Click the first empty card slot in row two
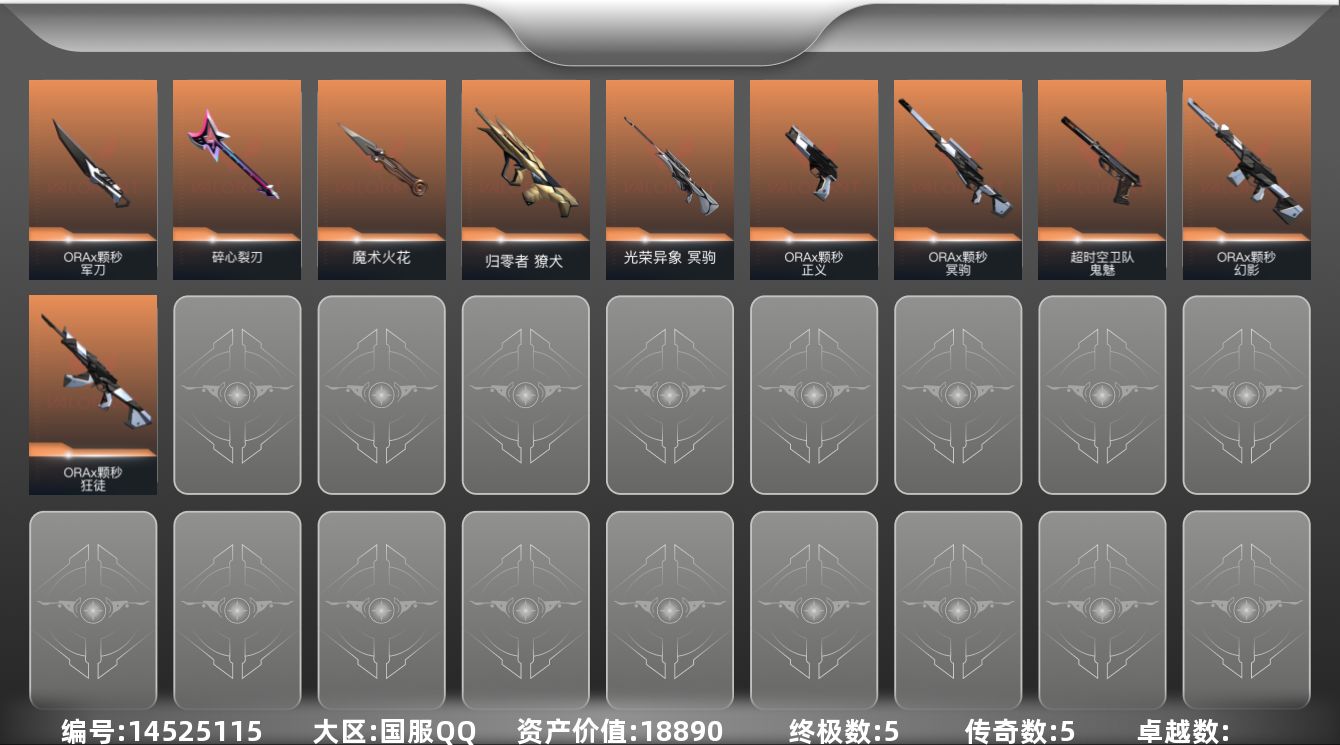This screenshot has width=1340, height=745. click(x=237, y=395)
